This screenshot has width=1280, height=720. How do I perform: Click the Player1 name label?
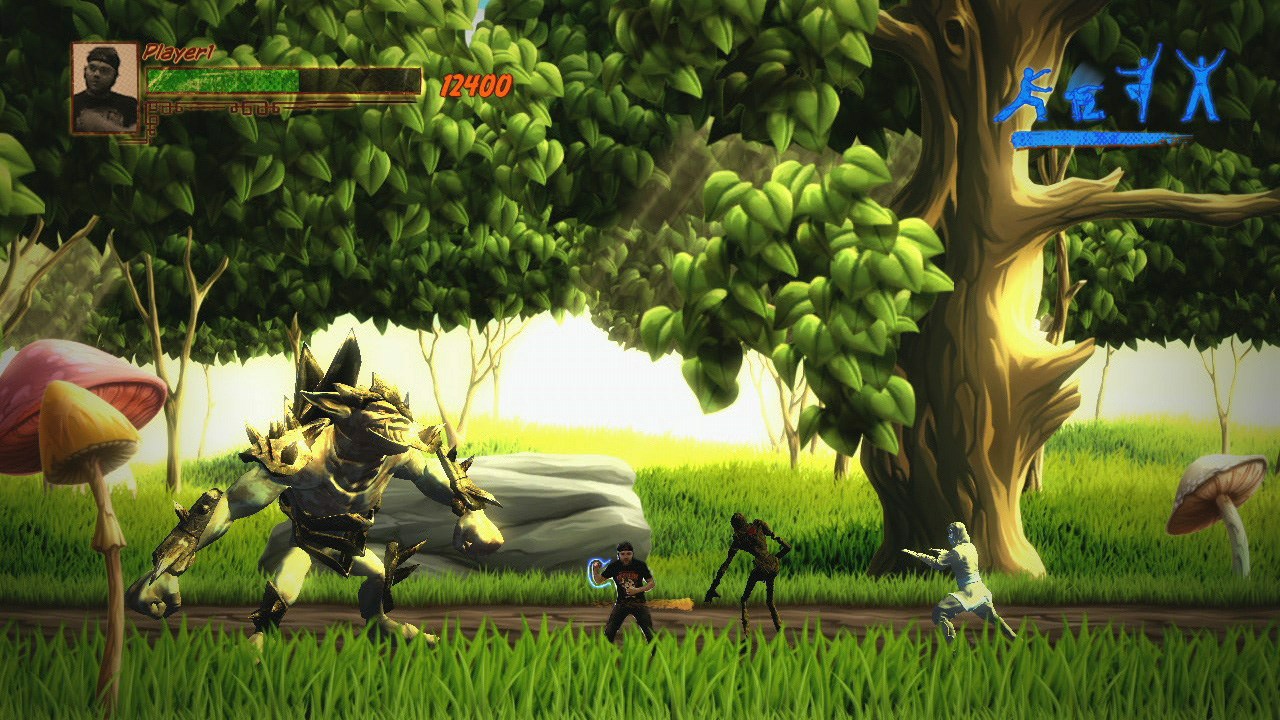(x=182, y=50)
